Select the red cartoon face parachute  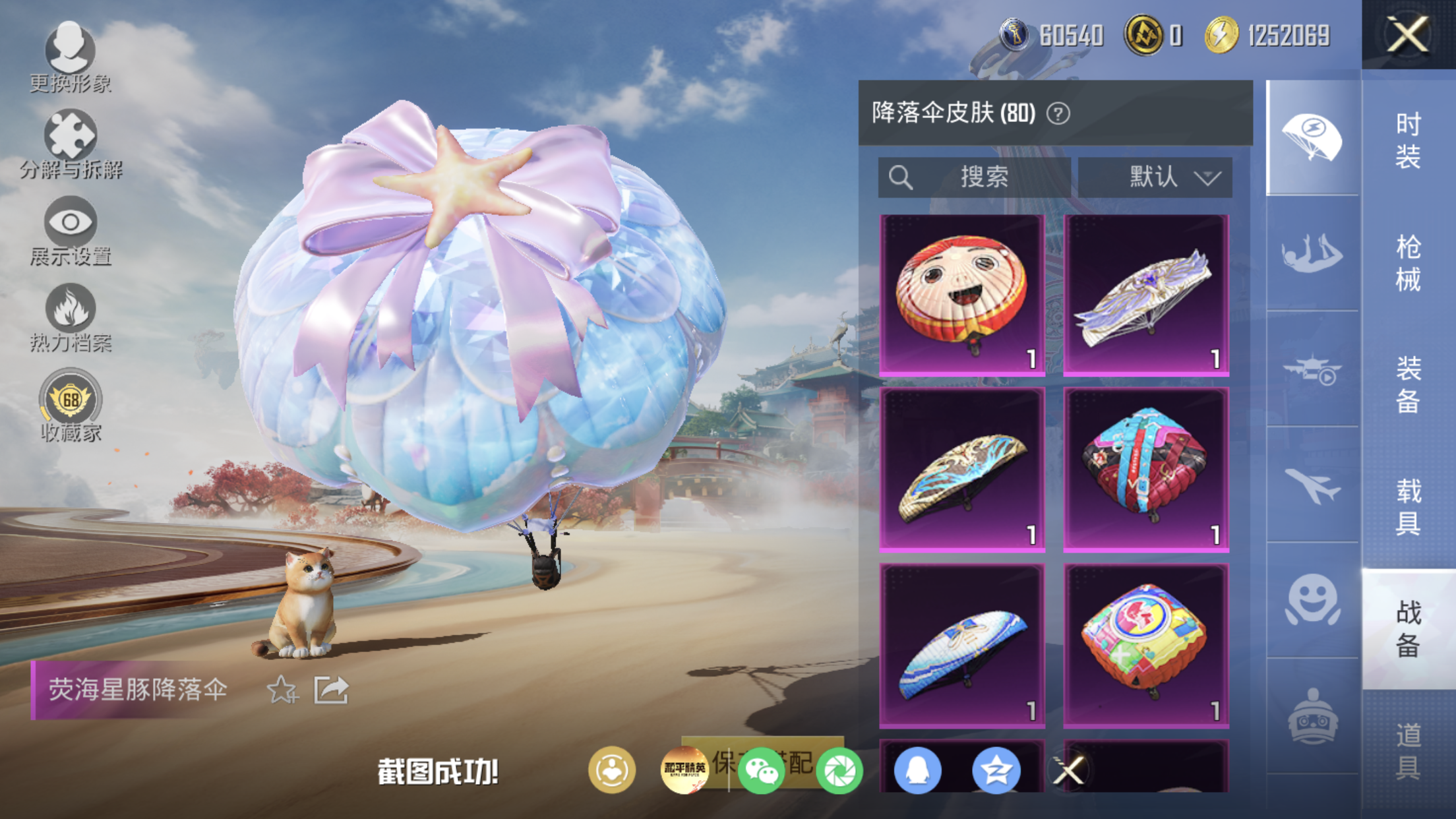pyautogui.click(x=962, y=295)
